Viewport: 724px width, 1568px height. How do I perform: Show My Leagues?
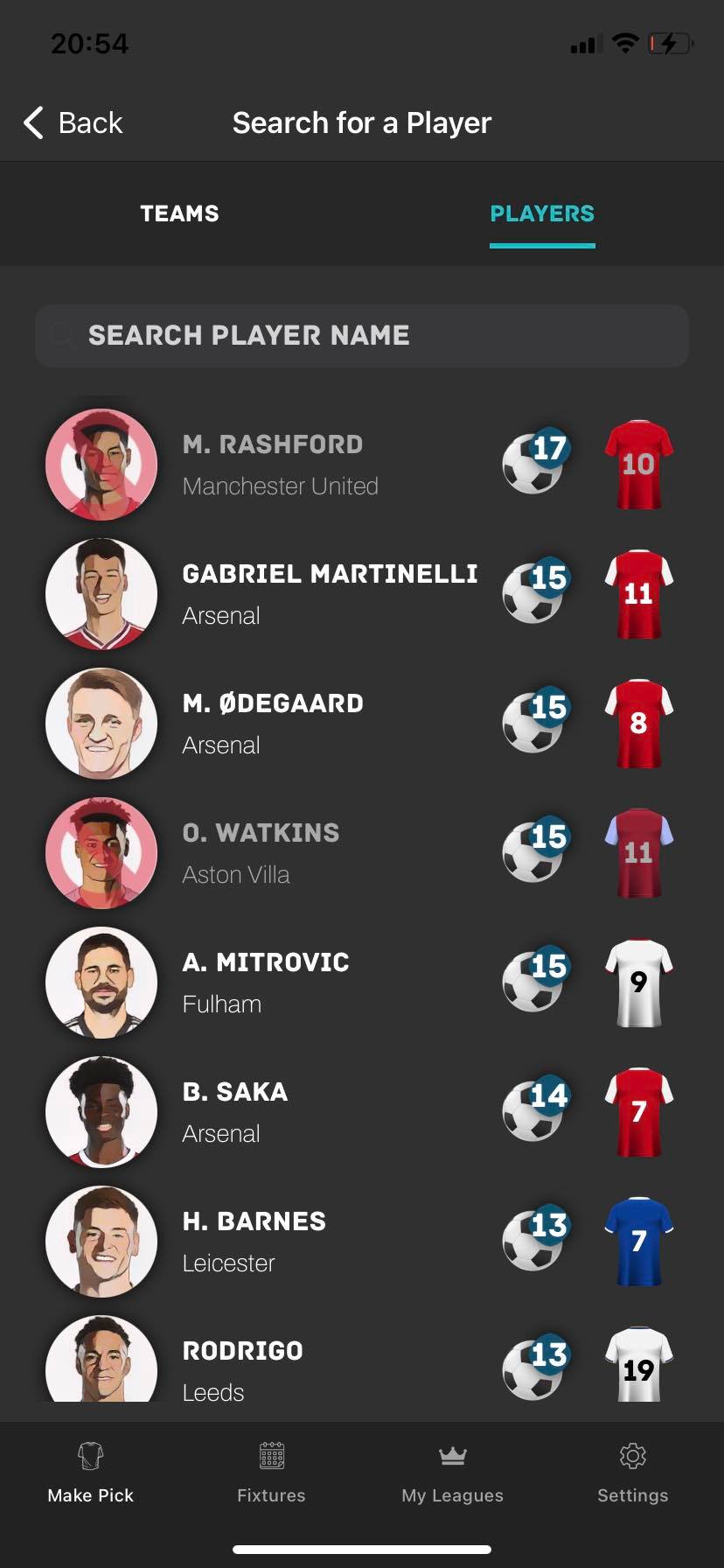452,1473
